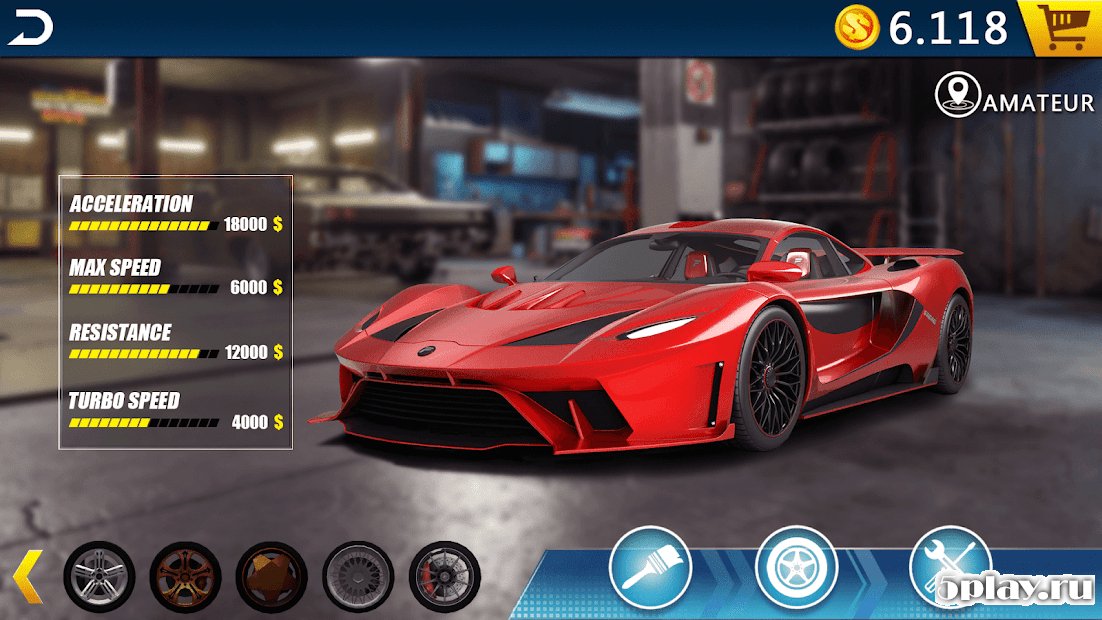Select the silver five-spoke wheel

coord(99,576)
